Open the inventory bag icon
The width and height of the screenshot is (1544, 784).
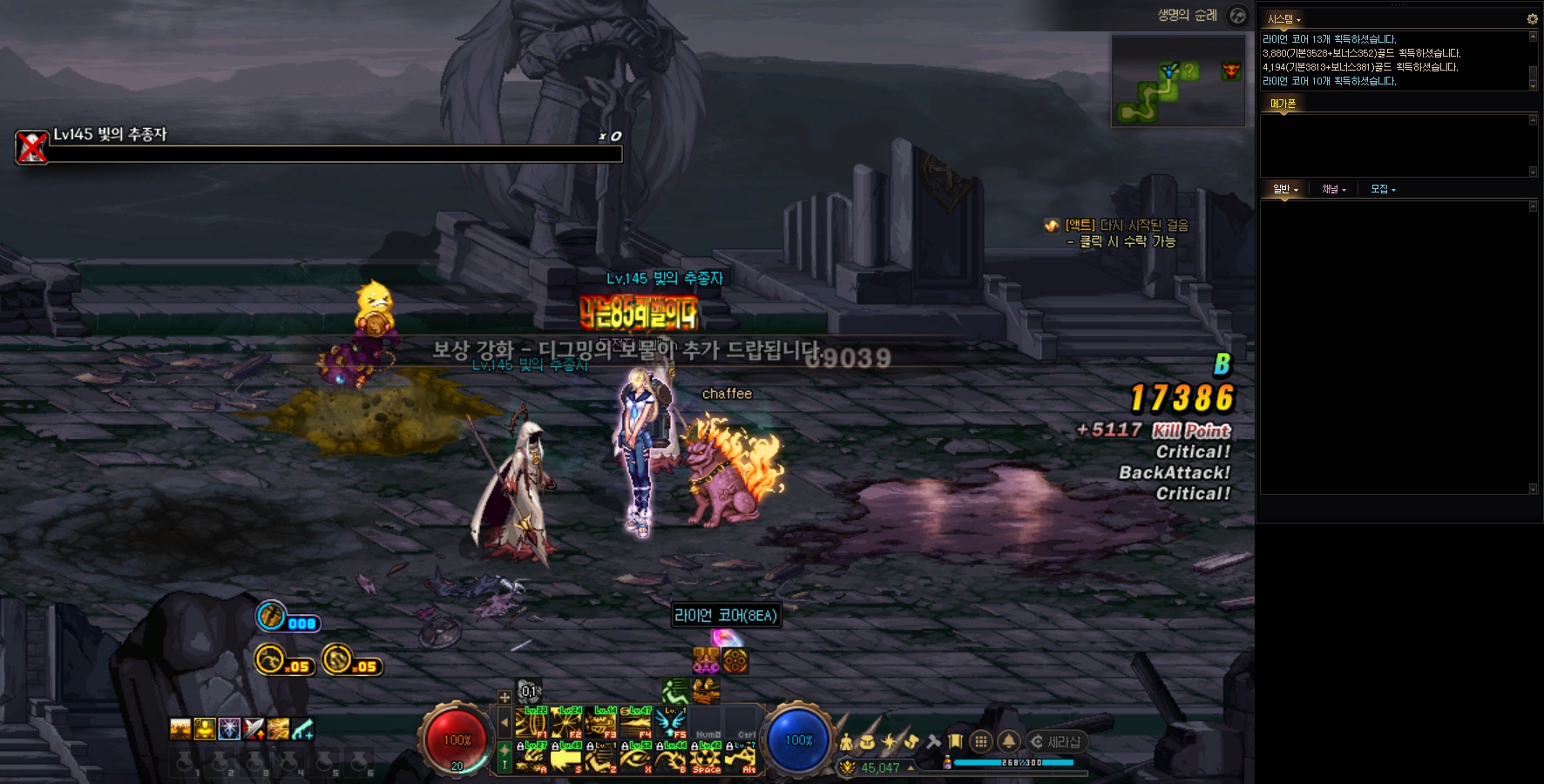pos(867,742)
